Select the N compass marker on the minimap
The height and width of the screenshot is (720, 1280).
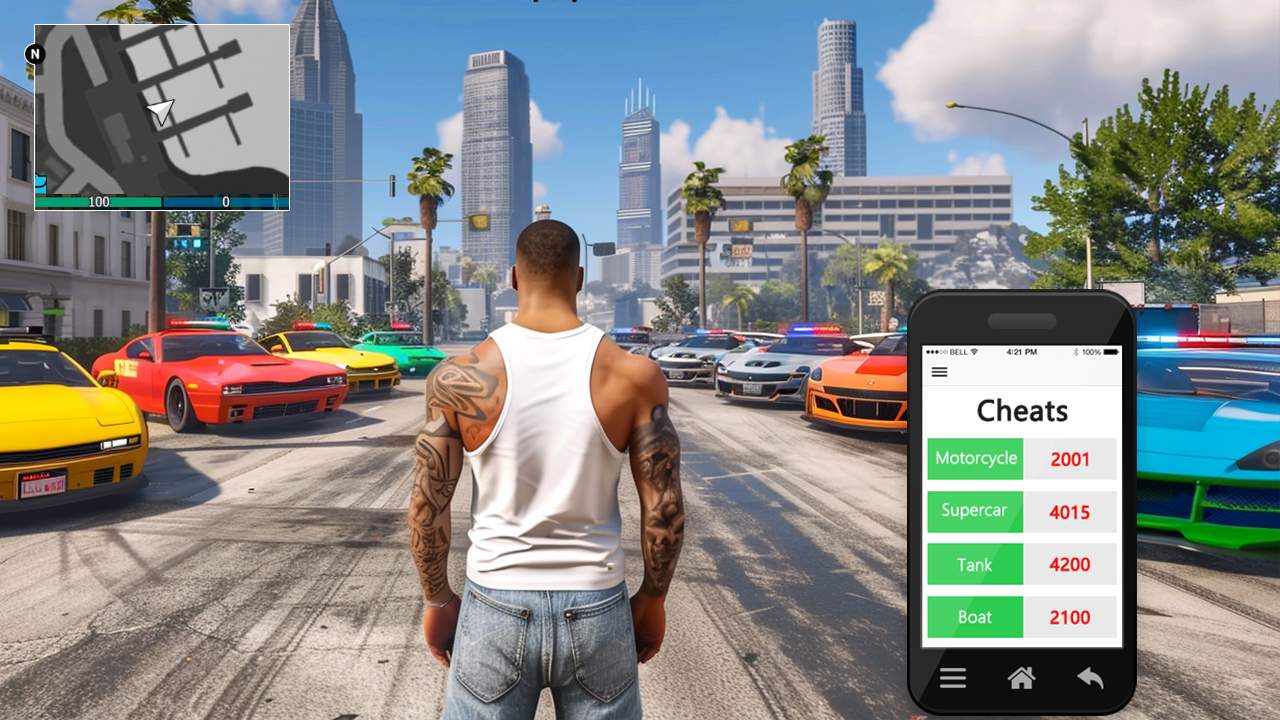[35, 54]
